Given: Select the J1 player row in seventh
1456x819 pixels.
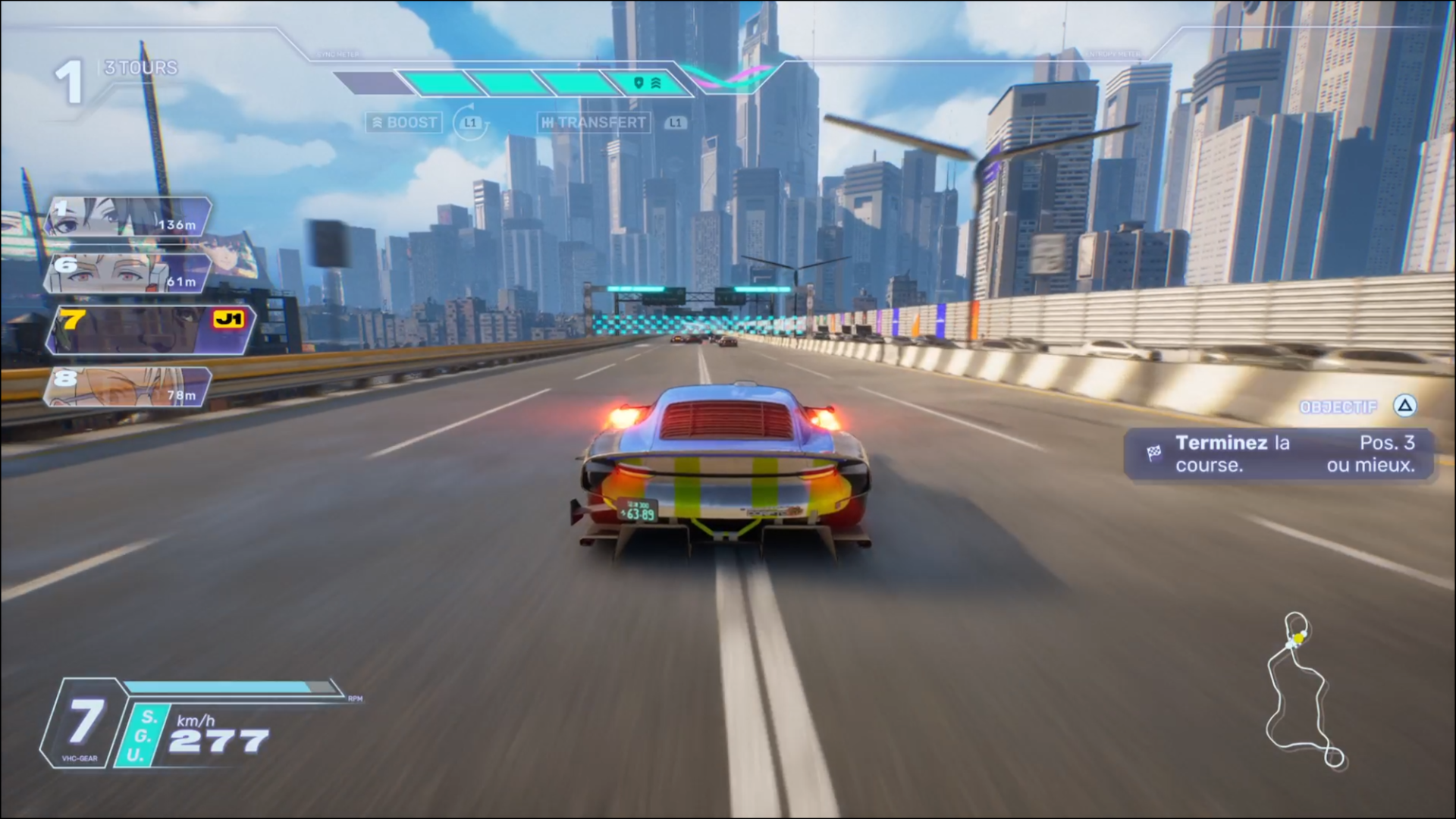Looking at the screenshot, I should [150, 329].
